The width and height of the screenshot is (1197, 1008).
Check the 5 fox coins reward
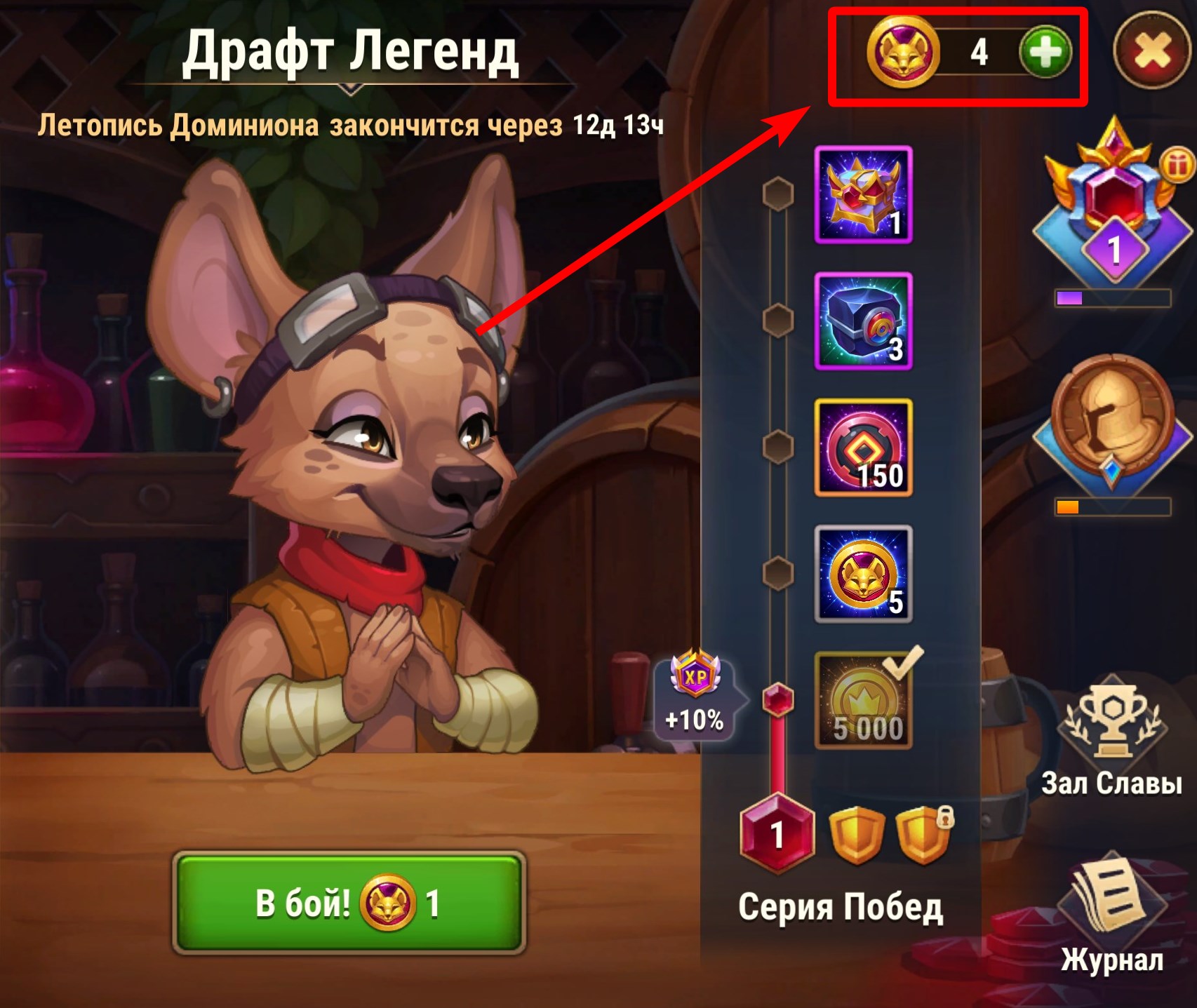(864, 574)
